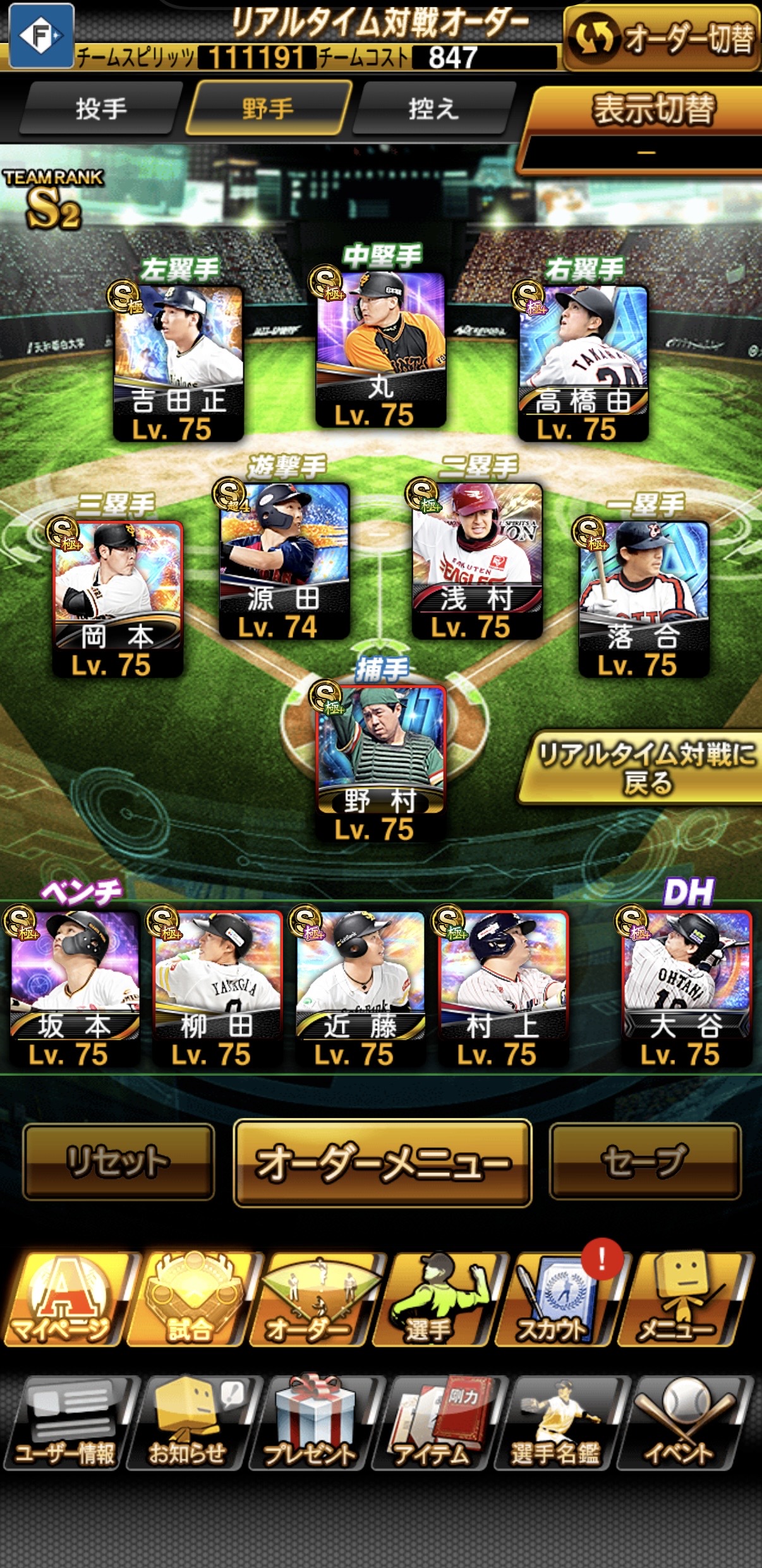Select bench player 柳田 card
762x1568 pixels.
coord(217,987)
